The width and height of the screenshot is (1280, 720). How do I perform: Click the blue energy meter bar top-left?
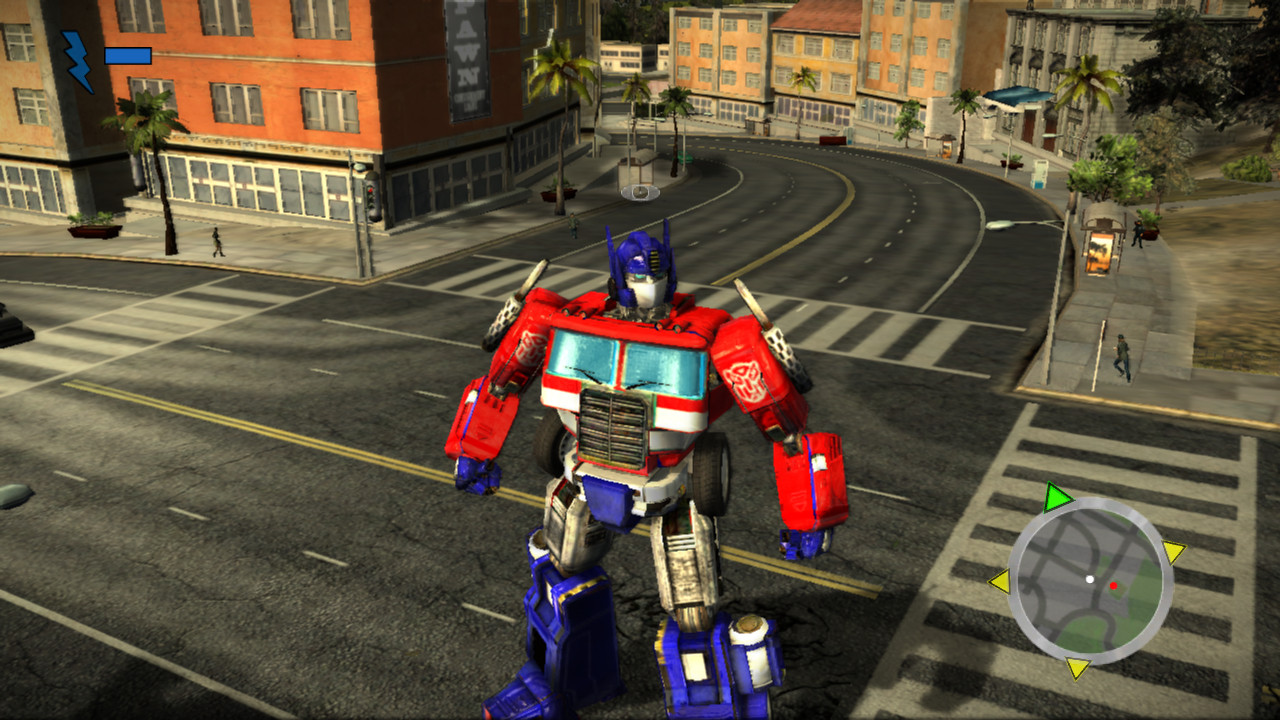(130, 57)
